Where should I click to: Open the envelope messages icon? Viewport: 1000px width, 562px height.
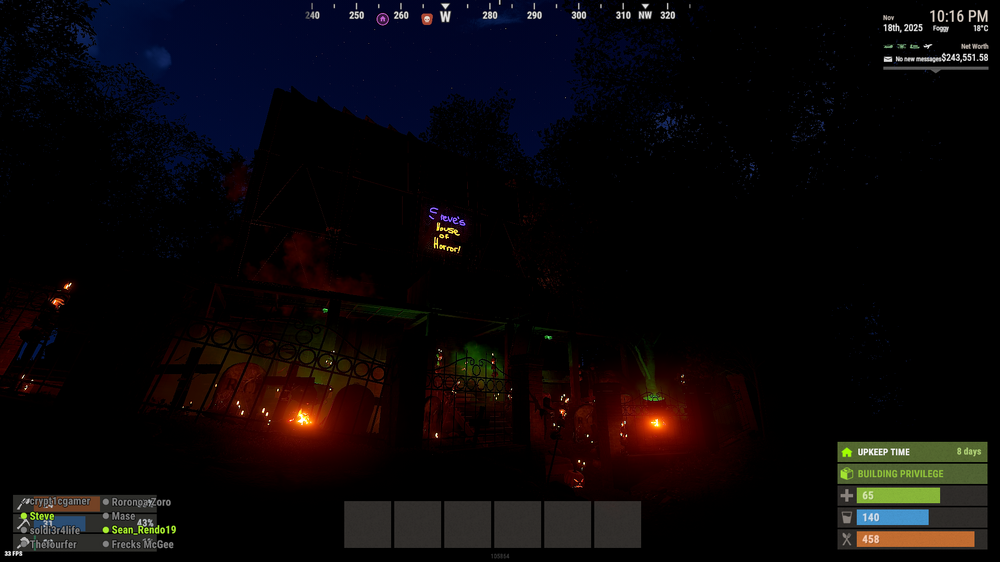click(887, 59)
